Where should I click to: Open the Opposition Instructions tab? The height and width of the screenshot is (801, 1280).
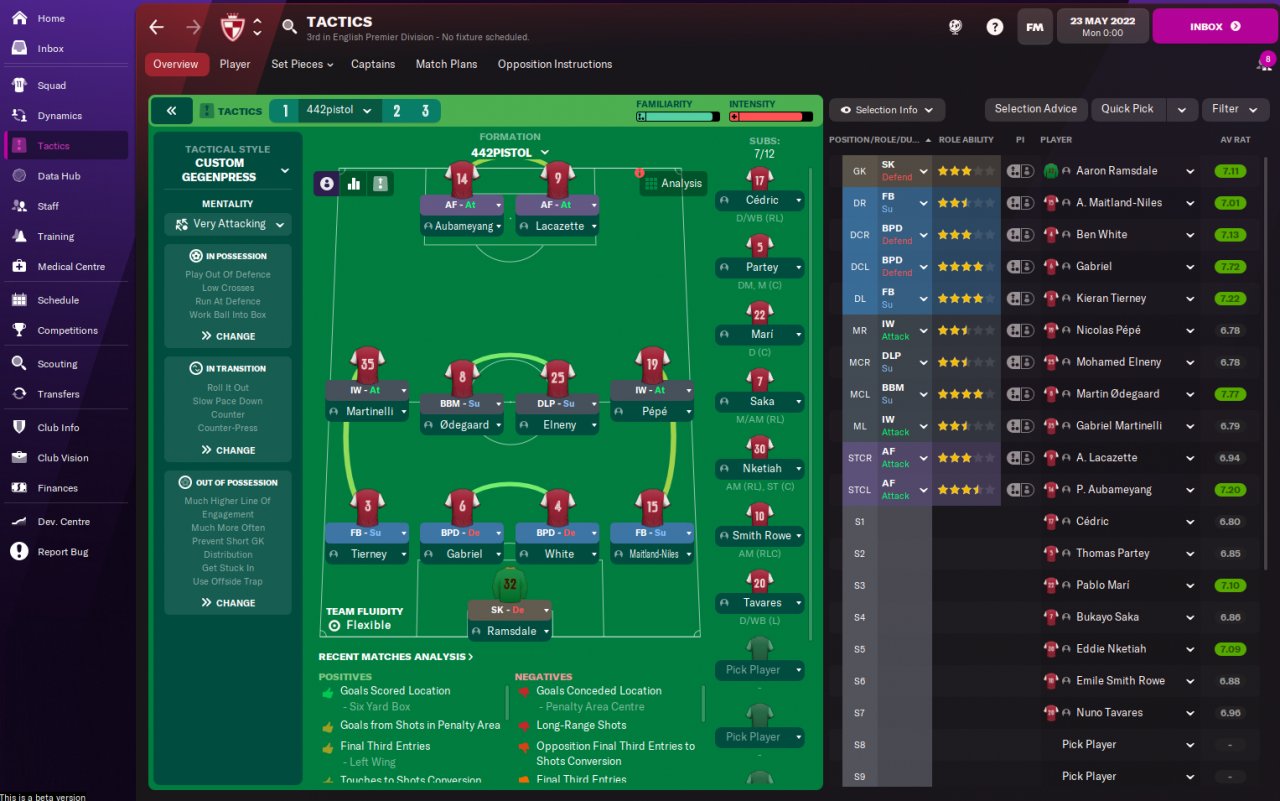tap(554, 64)
